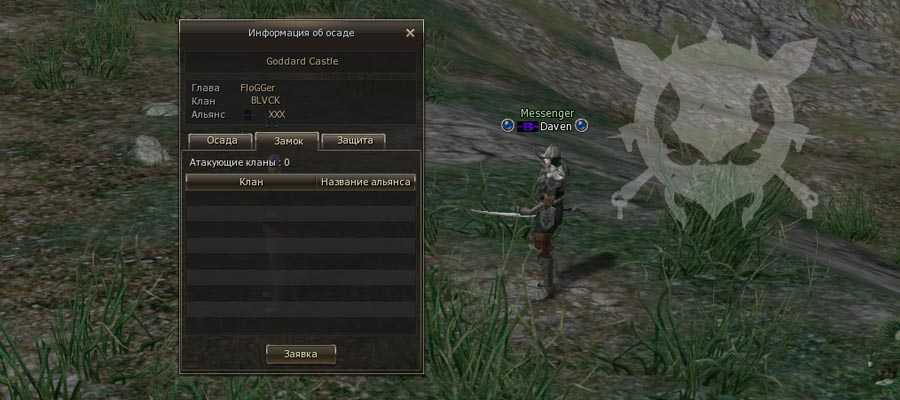Screen dimensions: 900x400
Task: Sort by Название альянса column header
Action: (x=365, y=182)
